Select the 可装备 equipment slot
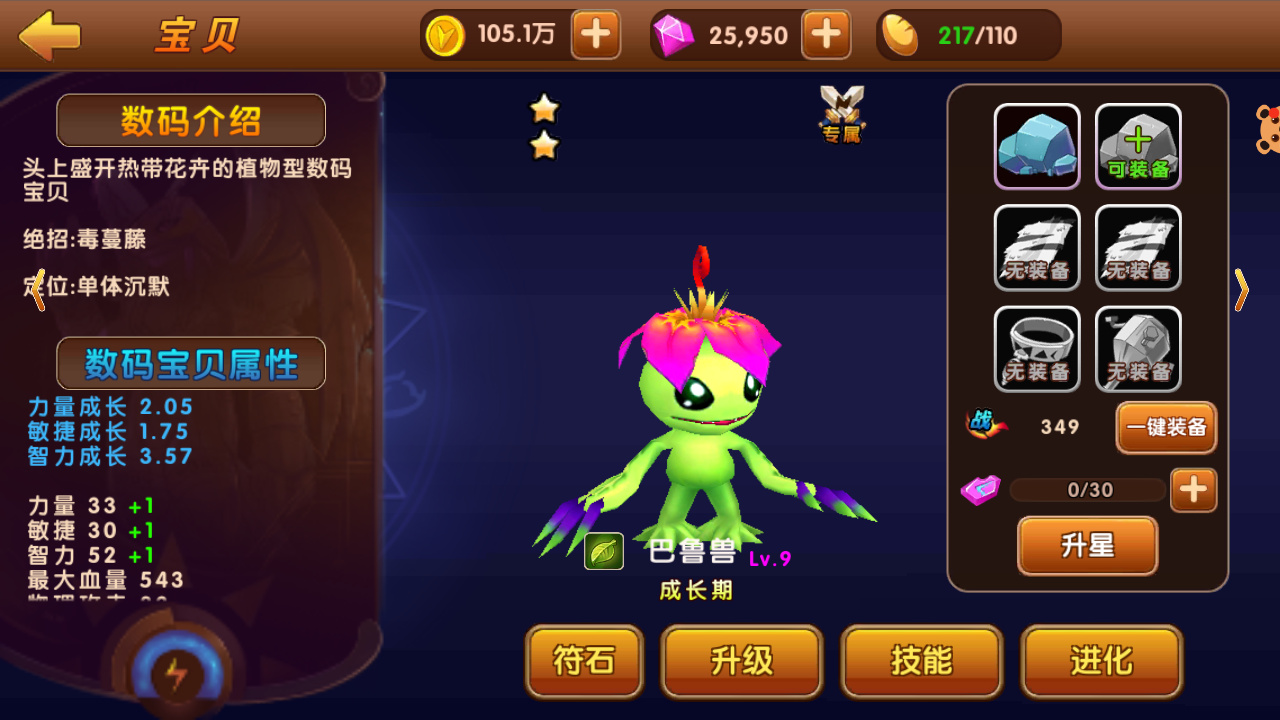This screenshot has width=1280, height=720. pos(1137,146)
